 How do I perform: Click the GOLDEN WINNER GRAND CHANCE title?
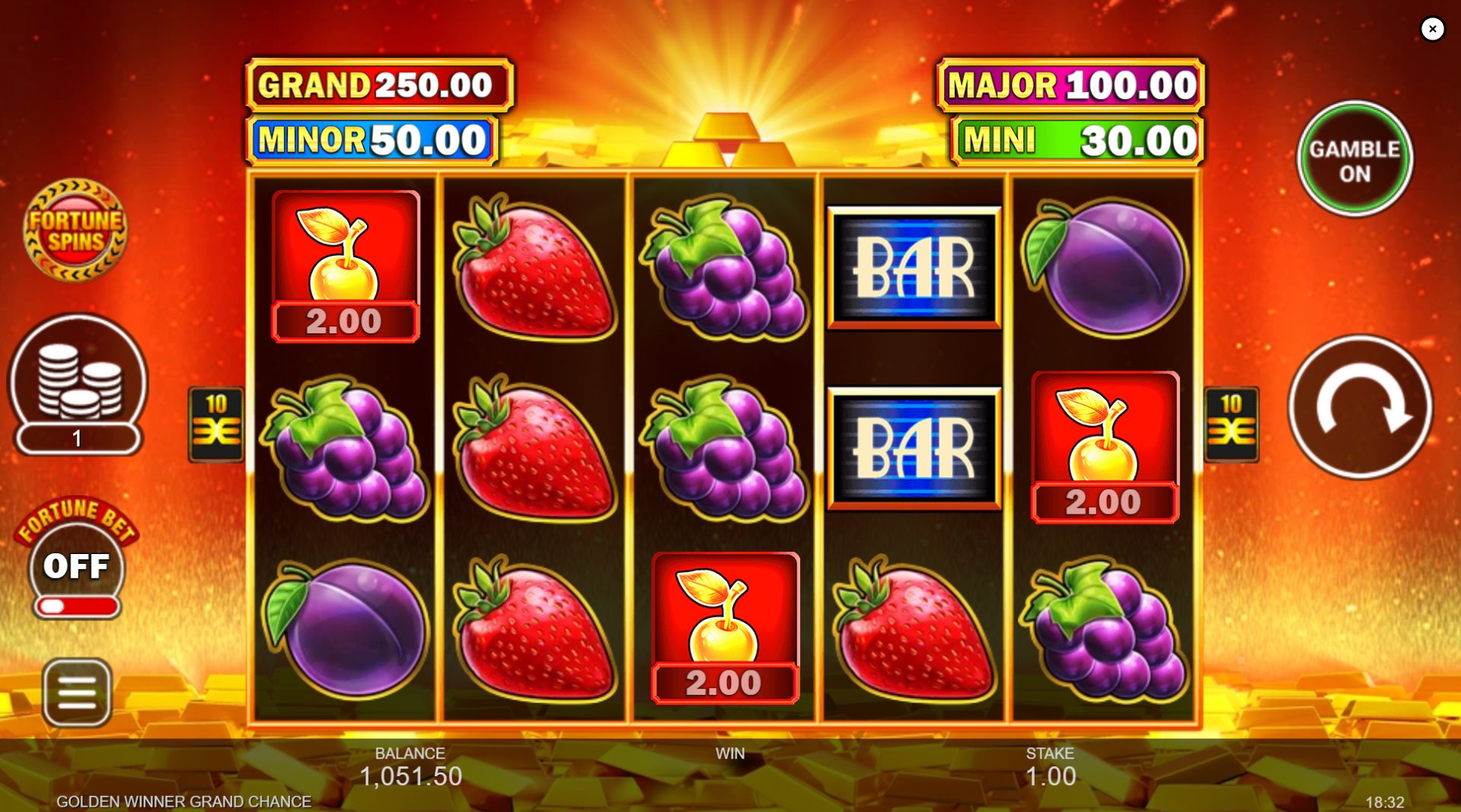click(184, 801)
